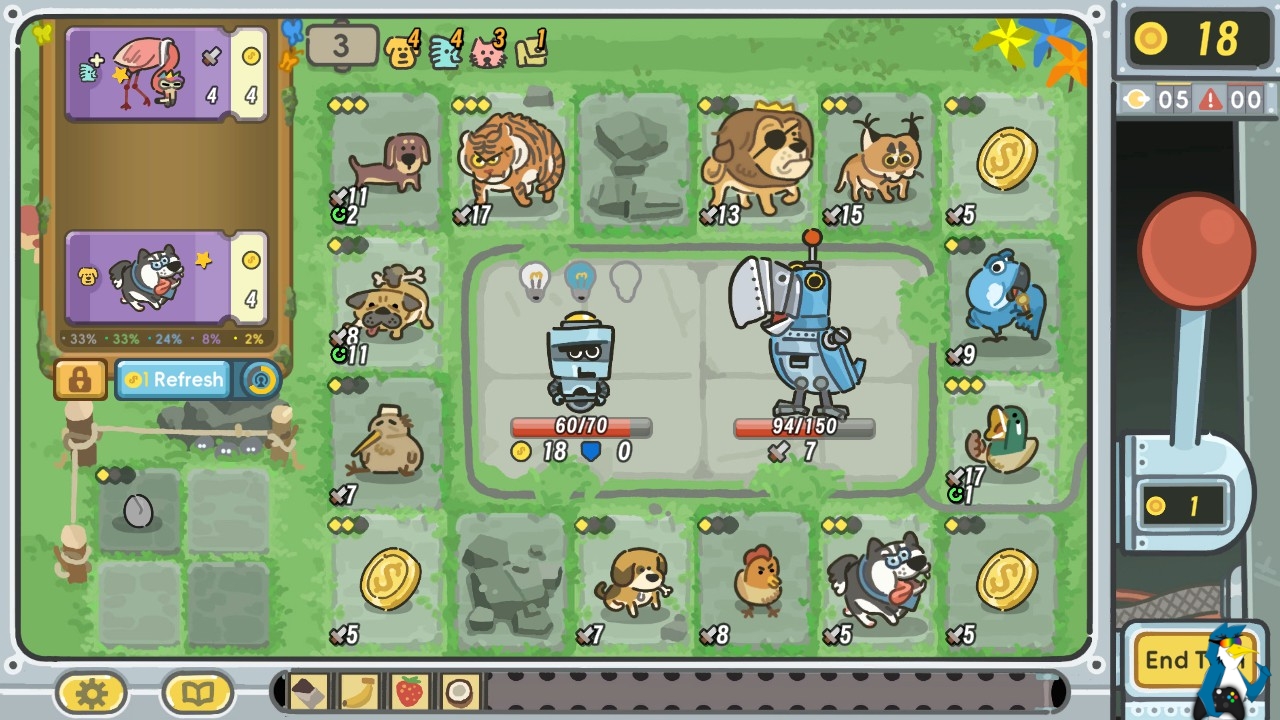Refresh the shop offerings
This screenshot has width=1280, height=720.
[x=175, y=380]
